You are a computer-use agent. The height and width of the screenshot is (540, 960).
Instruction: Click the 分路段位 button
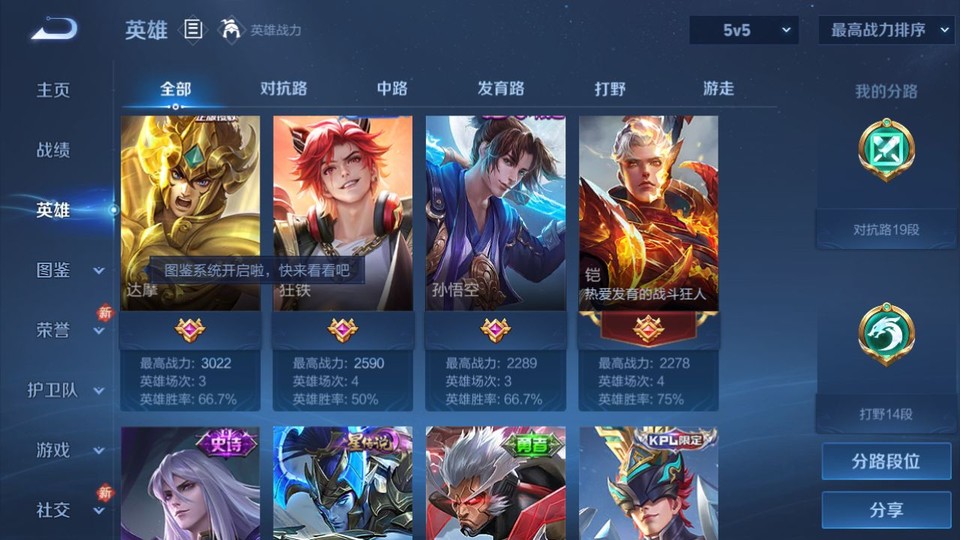(886, 462)
